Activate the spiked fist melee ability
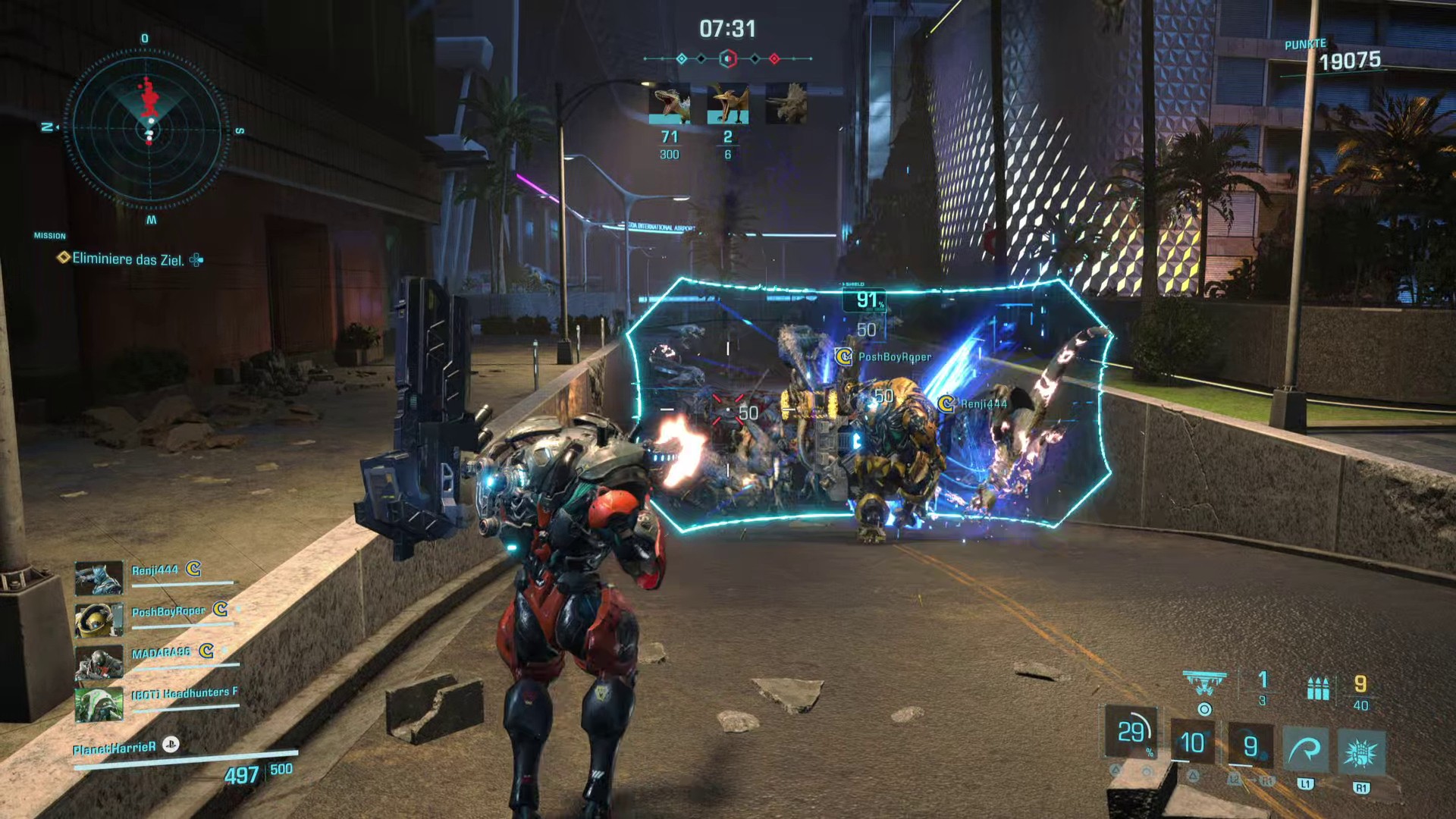This screenshot has height=819, width=1456. pos(1361,752)
